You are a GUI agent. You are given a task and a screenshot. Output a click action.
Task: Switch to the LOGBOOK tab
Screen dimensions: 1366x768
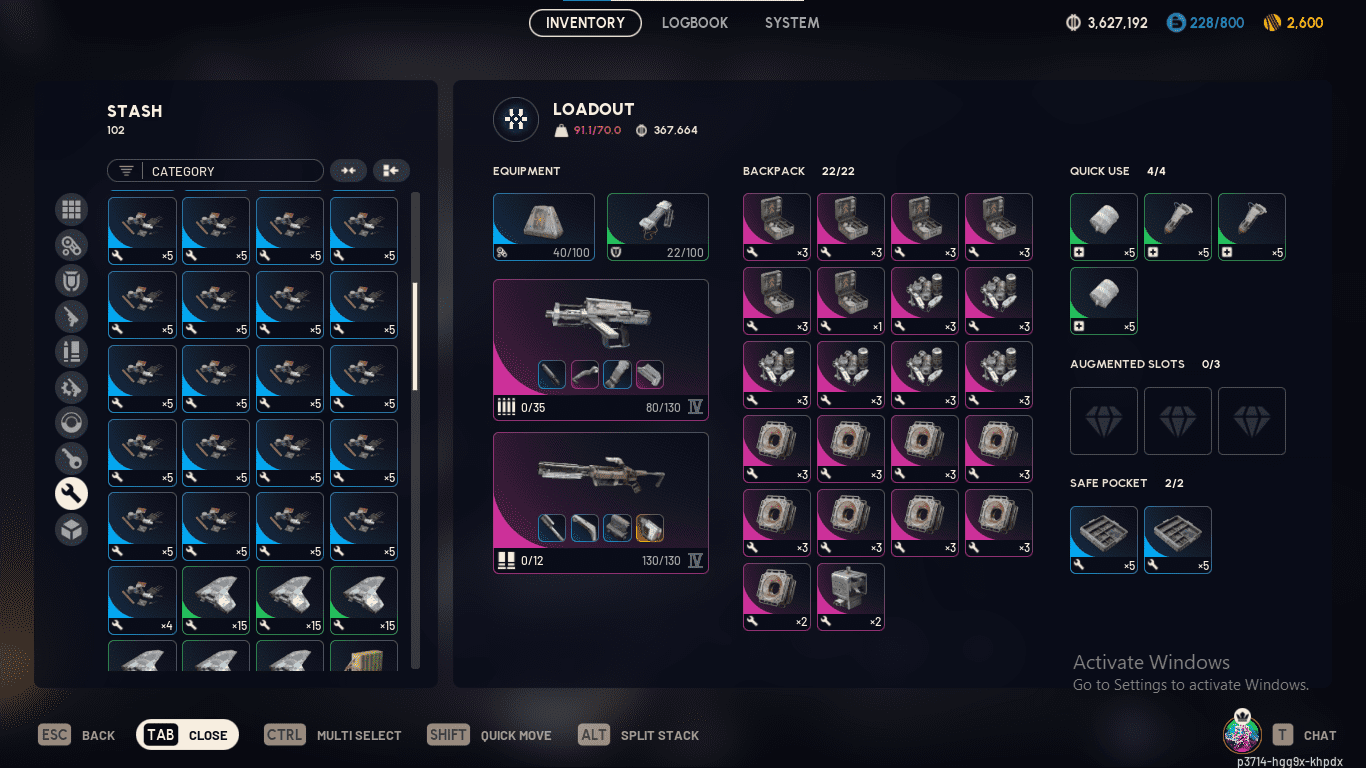pos(694,22)
